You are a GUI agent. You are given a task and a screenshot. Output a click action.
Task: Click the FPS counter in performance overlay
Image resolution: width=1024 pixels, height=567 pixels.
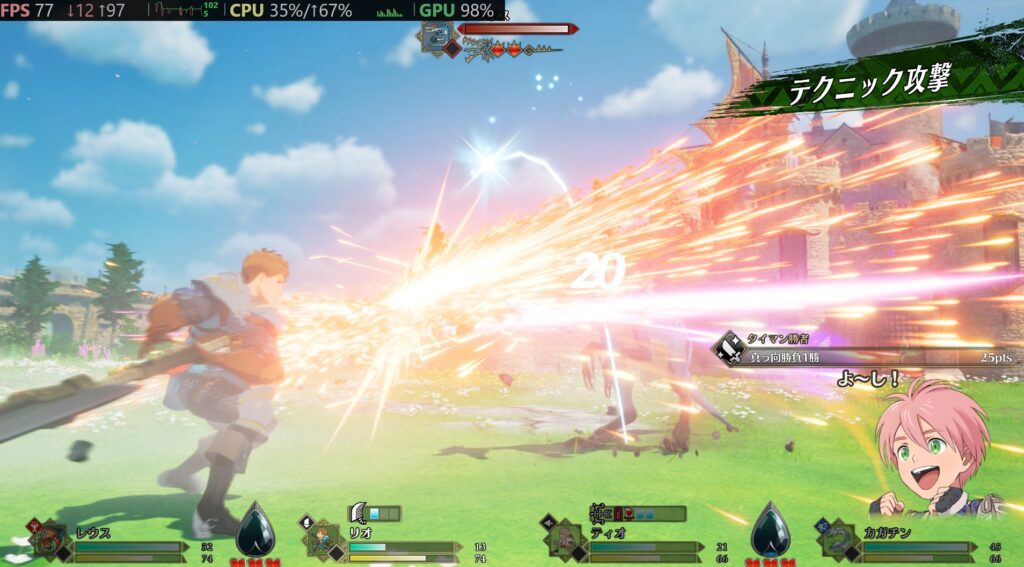[x=27, y=10]
